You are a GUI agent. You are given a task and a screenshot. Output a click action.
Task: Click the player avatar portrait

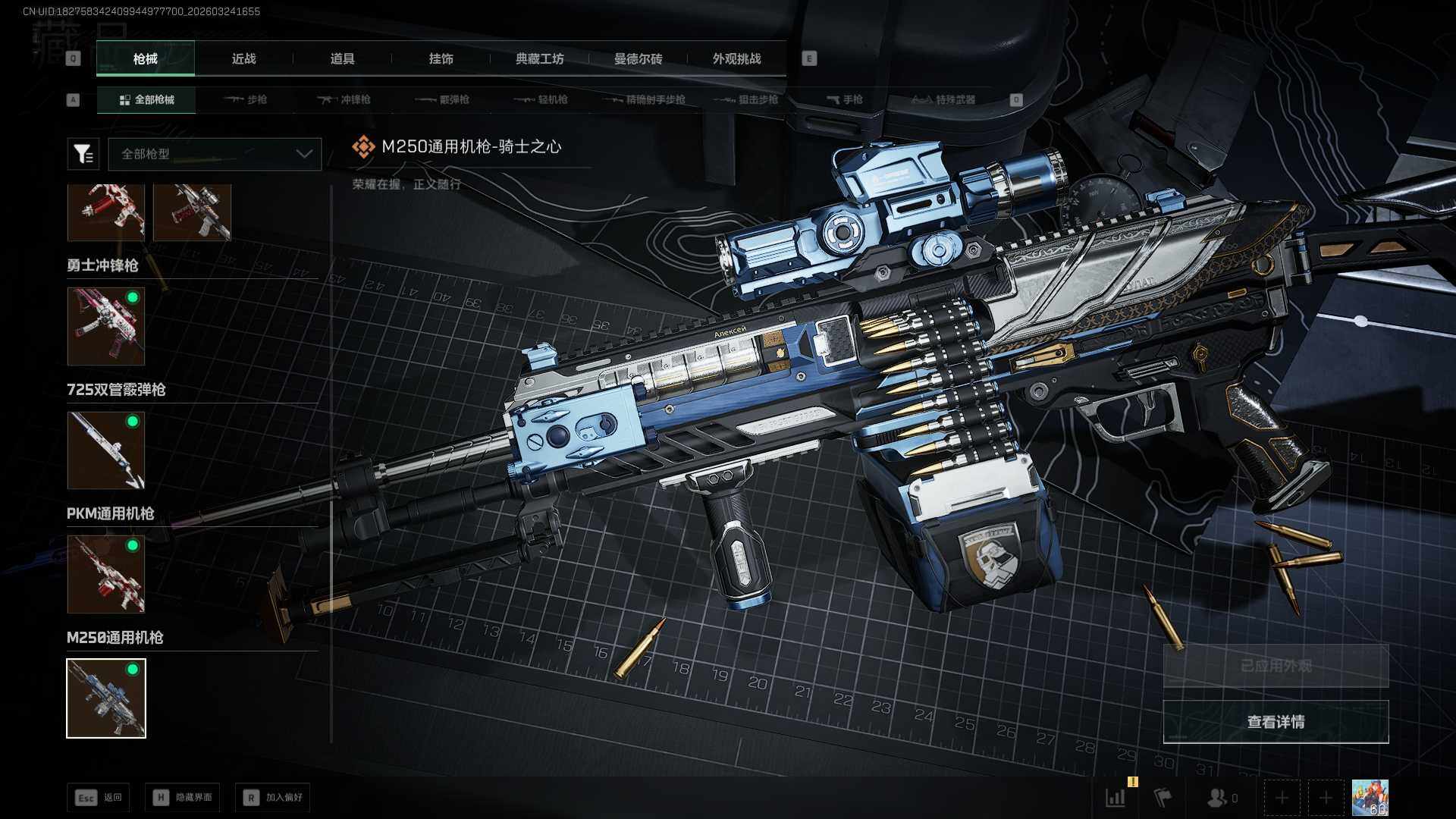click(x=1370, y=798)
